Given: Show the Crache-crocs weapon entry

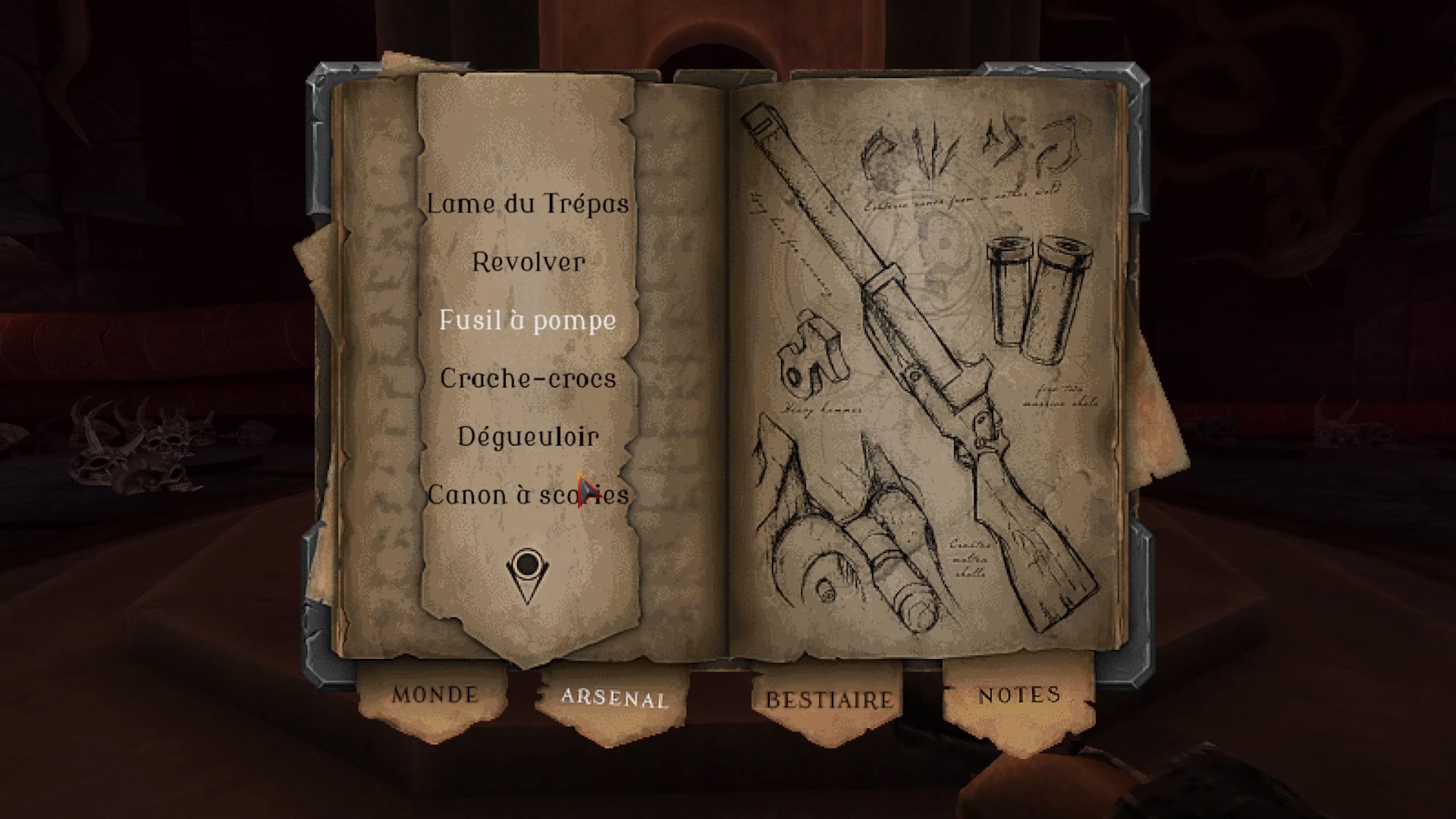Looking at the screenshot, I should [528, 378].
